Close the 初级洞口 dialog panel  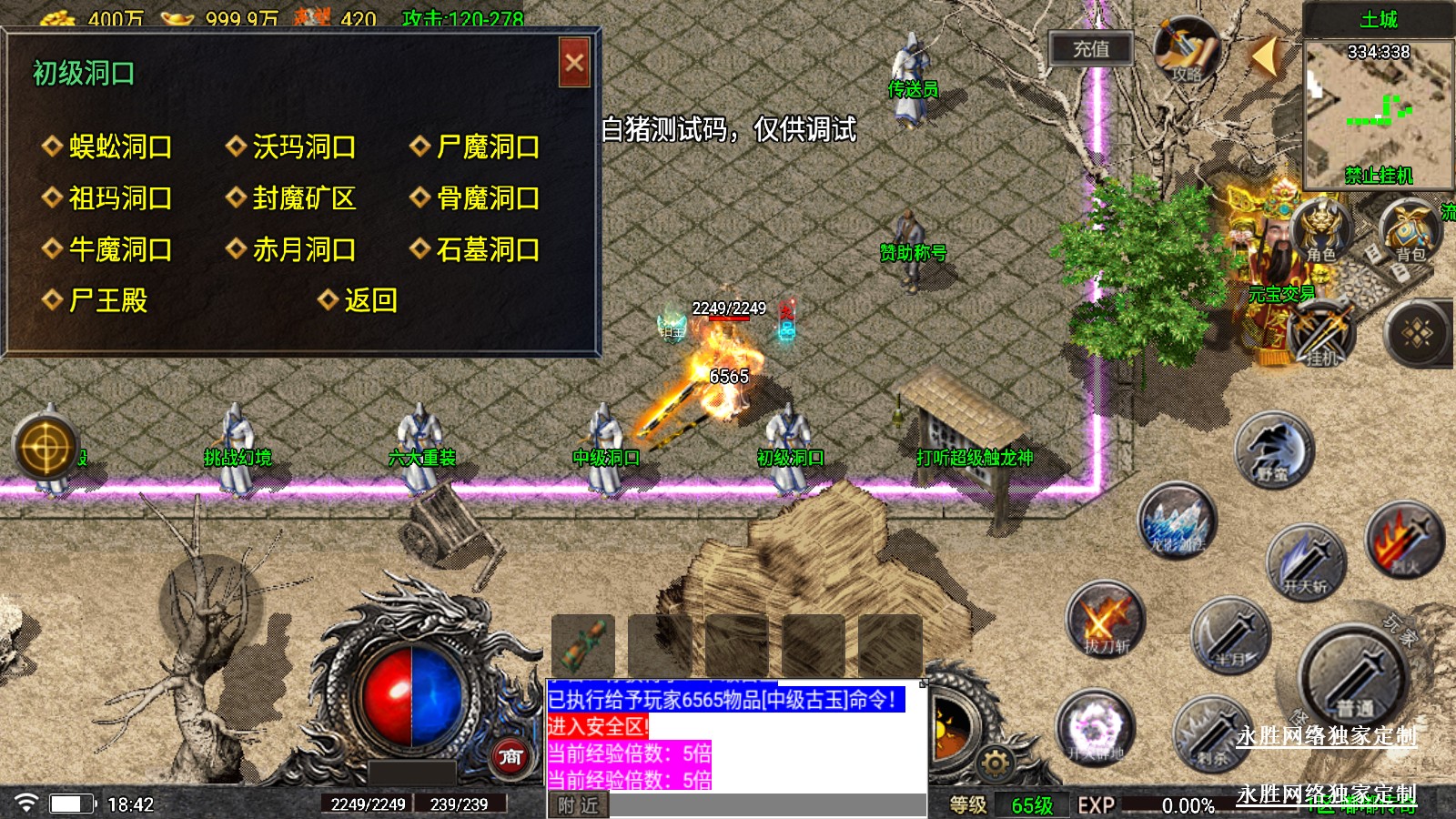click(x=574, y=63)
